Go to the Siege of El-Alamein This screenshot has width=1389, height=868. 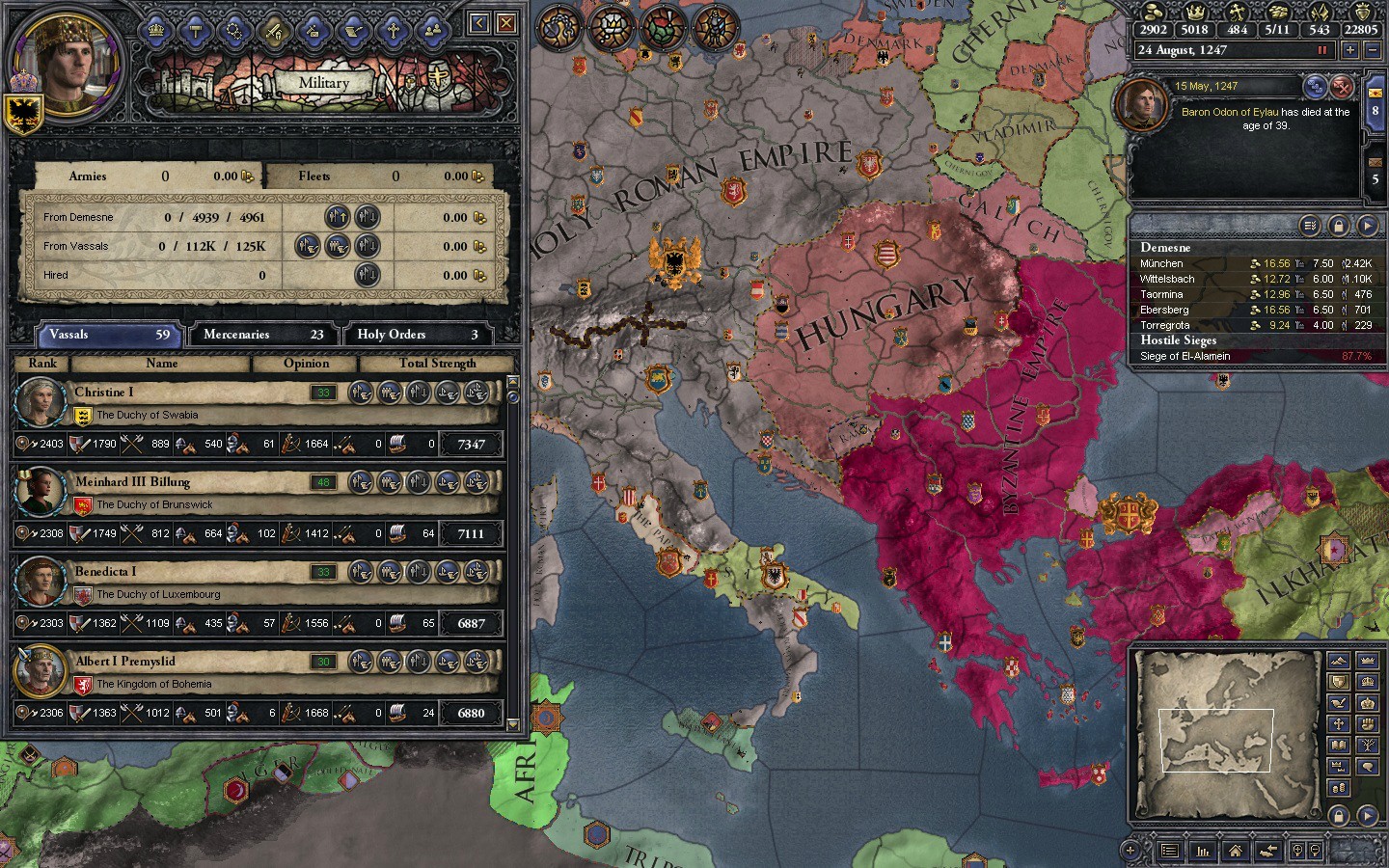1185,356
